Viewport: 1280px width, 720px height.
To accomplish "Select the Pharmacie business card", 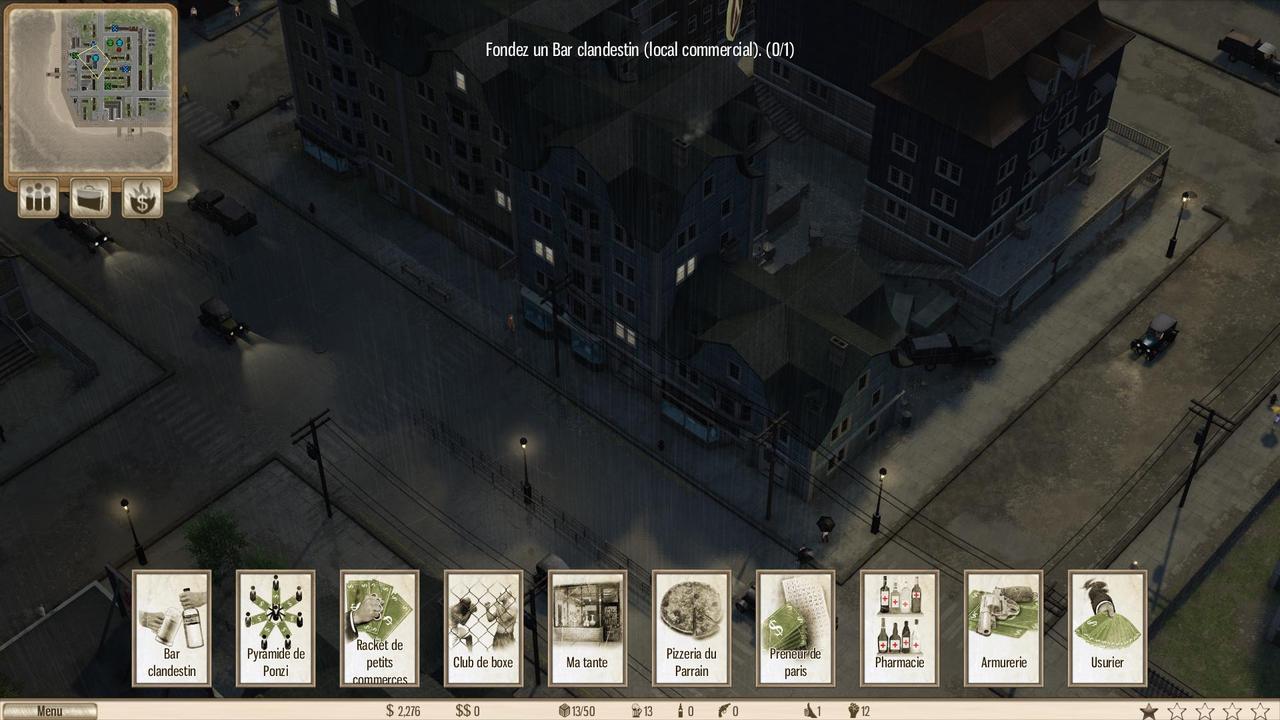I will tap(900, 628).
